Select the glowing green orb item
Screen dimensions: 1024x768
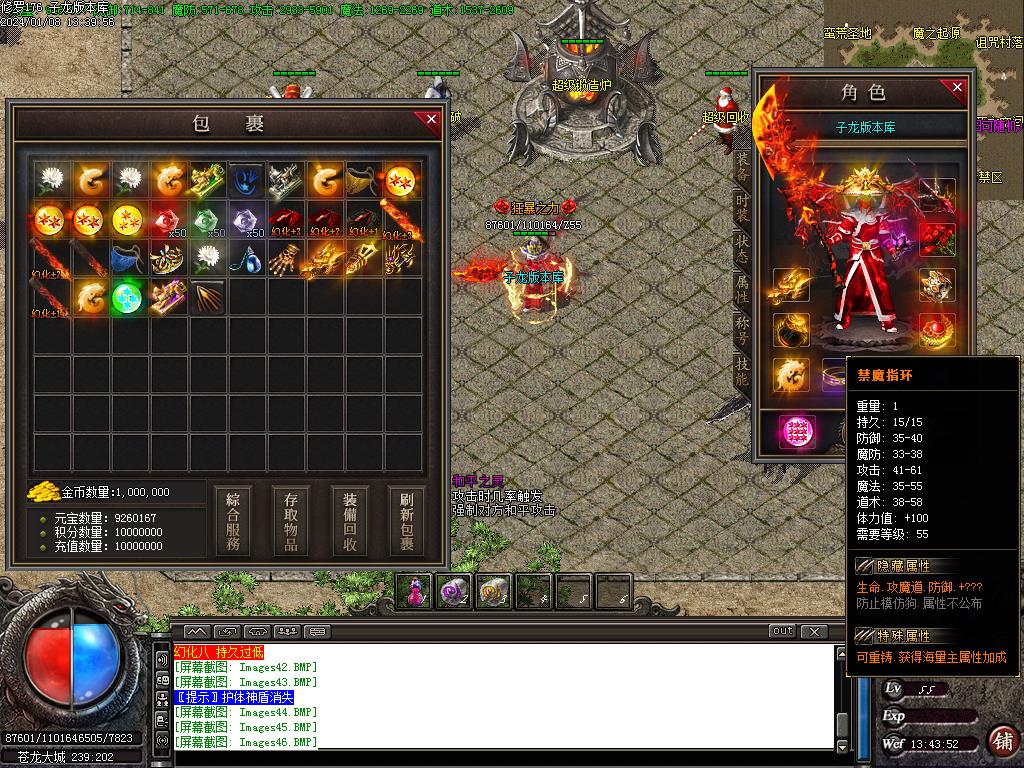[x=127, y=297]
